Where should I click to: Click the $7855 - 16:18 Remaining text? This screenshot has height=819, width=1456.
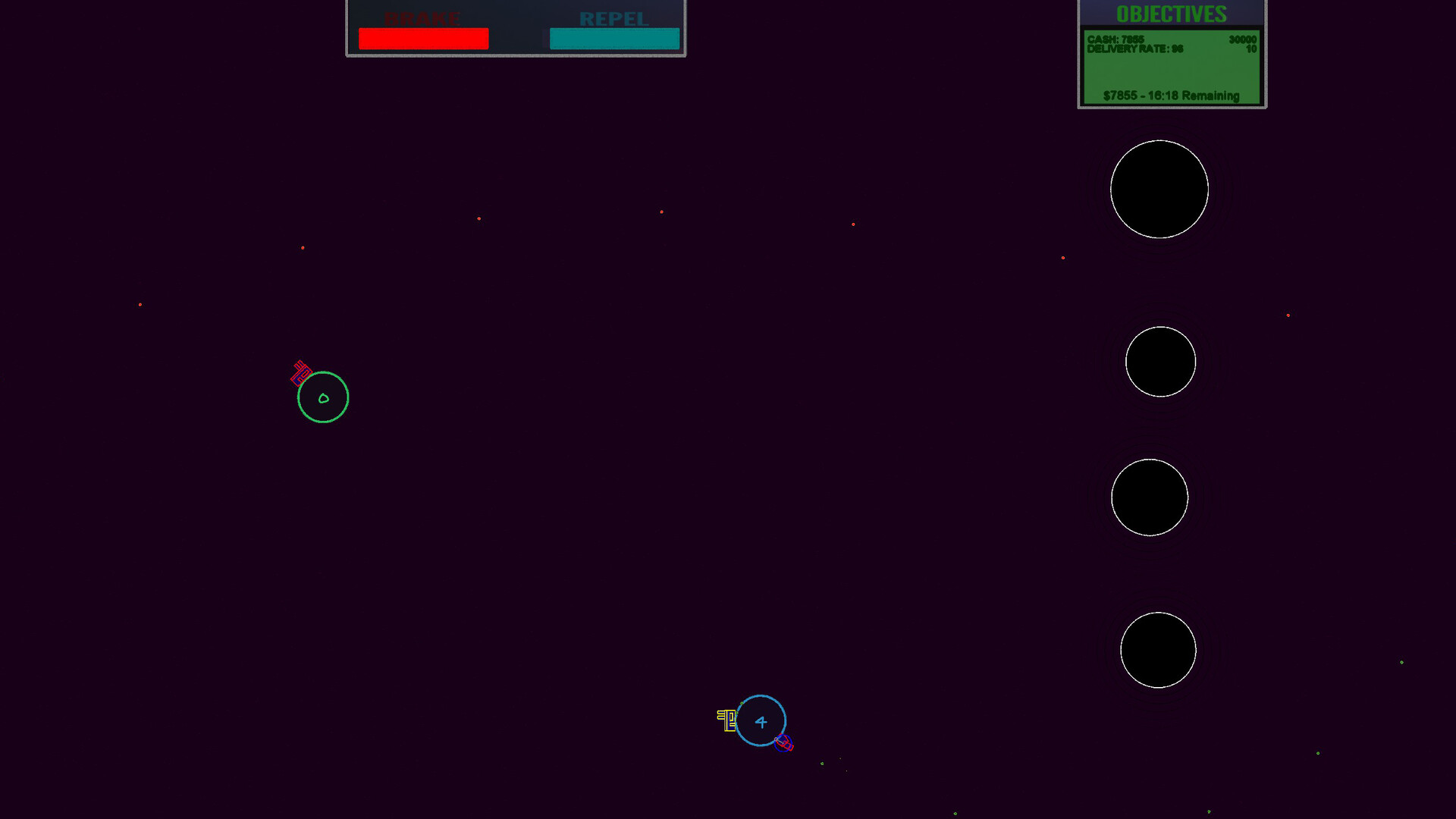pos(1170,96)
